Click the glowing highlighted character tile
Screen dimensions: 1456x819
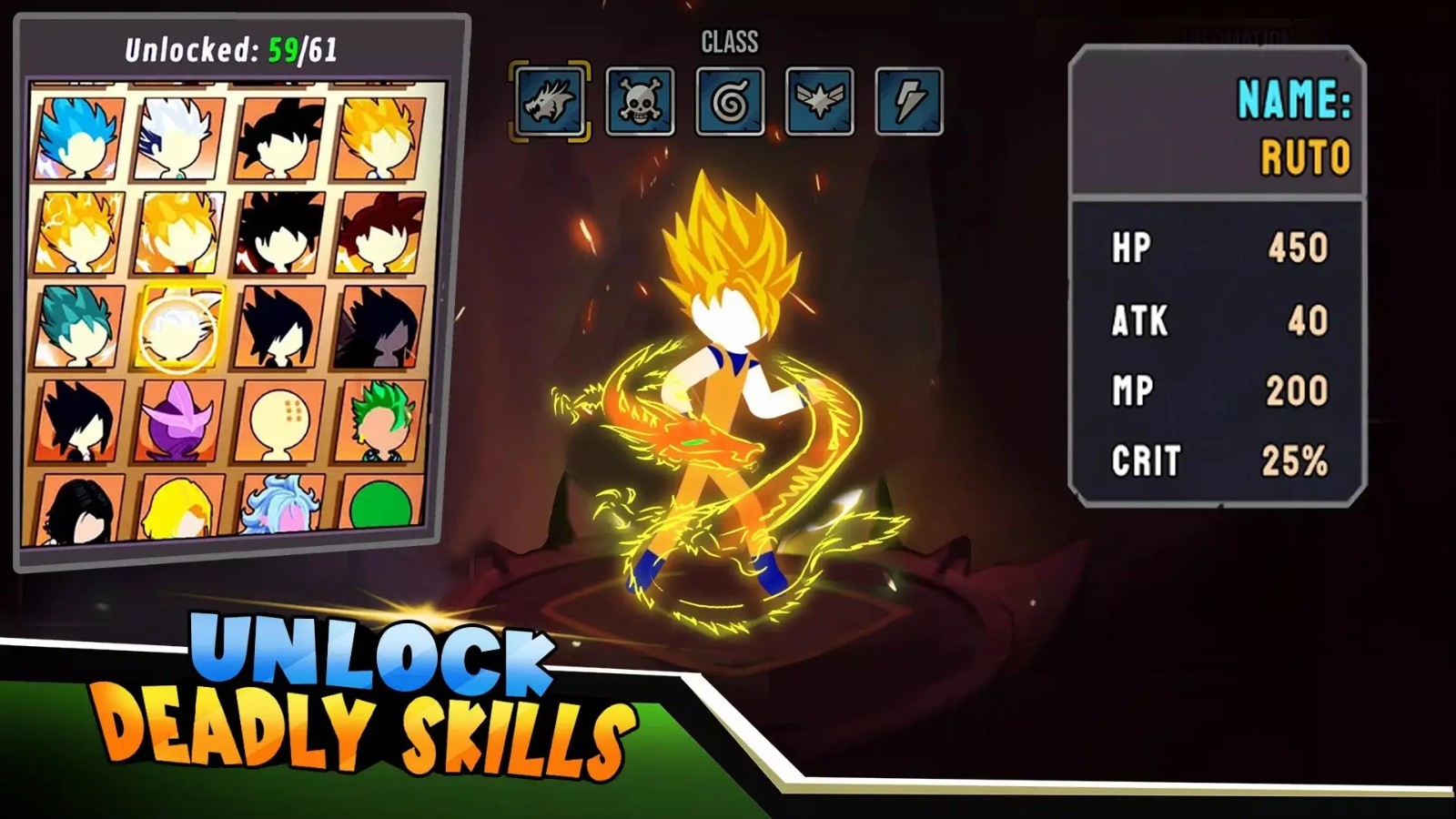[x=179, y=326]
